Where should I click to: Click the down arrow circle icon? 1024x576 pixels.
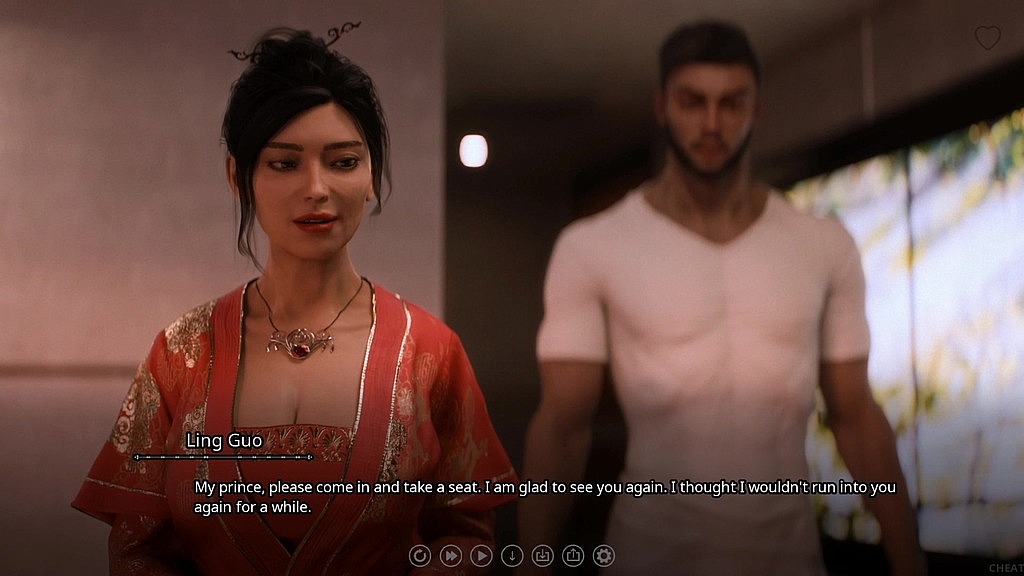click(x=512, y=555)
